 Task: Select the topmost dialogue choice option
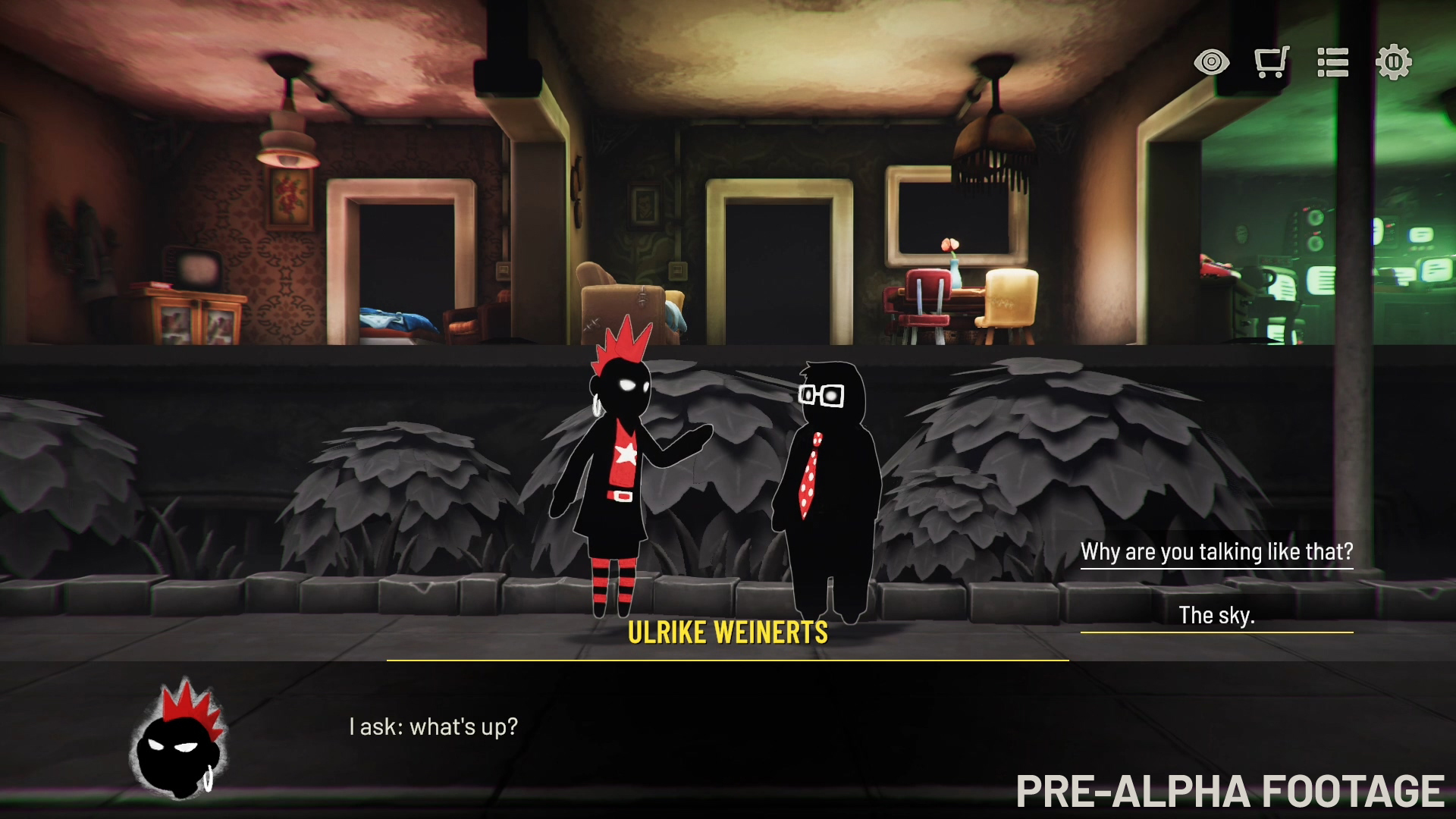(1216, 551)
